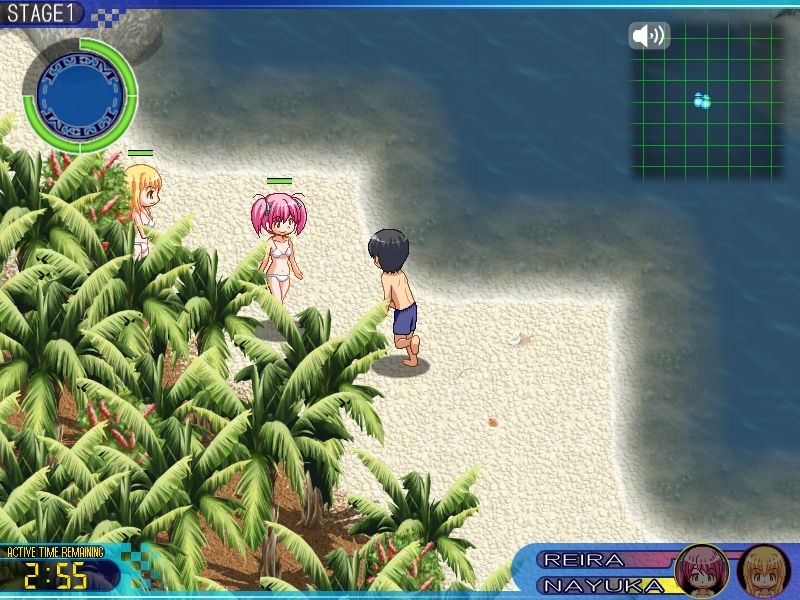800x600 pixels.
Task: Select the pink-haired Reira portrait
Action: pyautogui.click(x=702, y=571)
